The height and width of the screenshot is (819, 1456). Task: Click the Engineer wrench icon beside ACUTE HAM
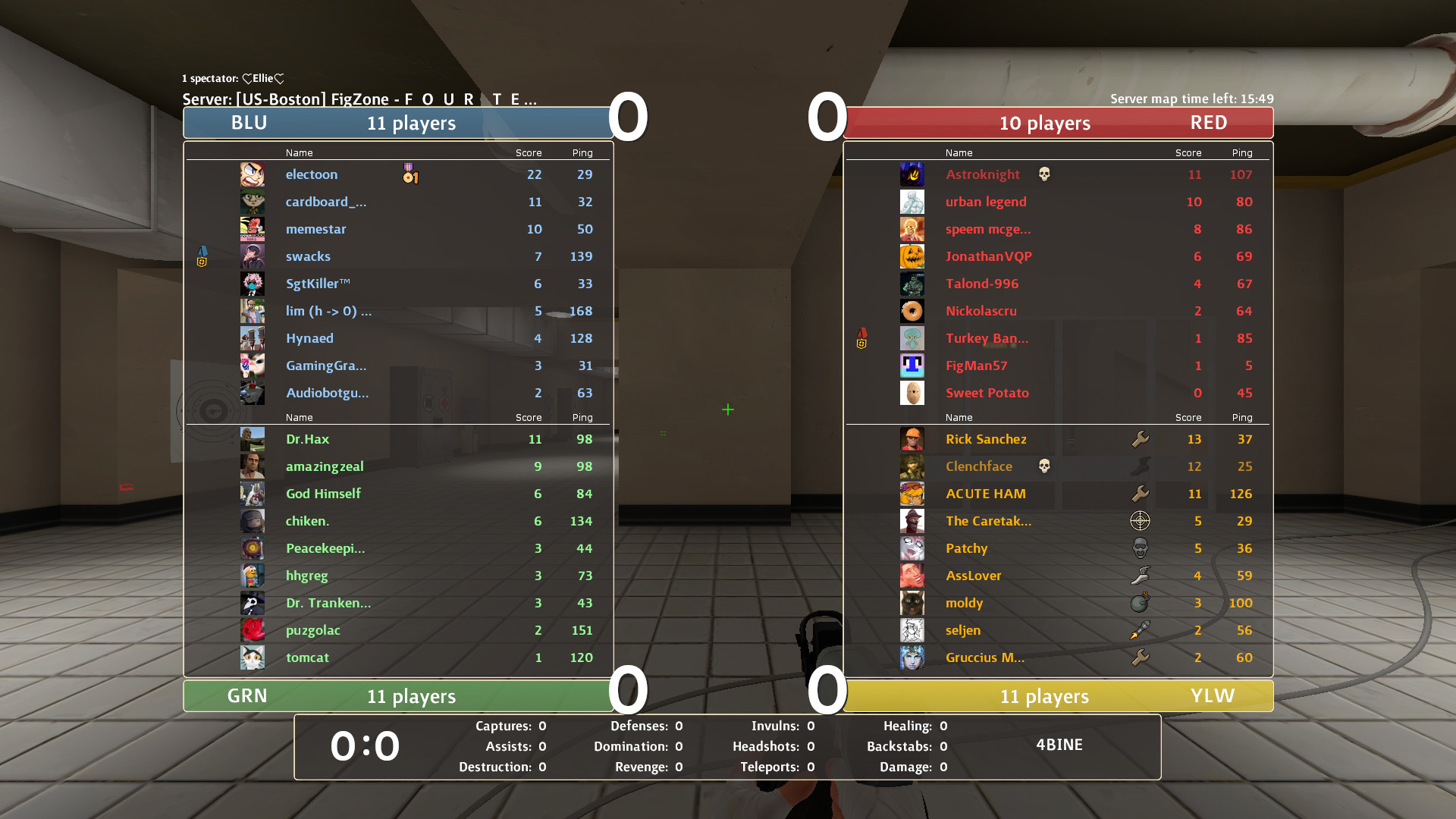(x=1141, y=493)
